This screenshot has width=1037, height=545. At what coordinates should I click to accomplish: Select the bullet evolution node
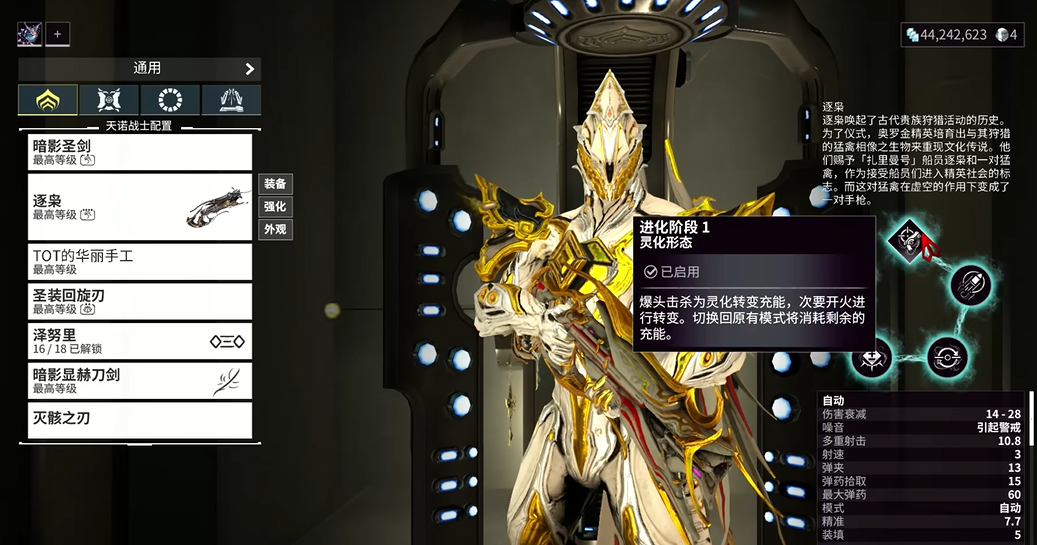click(969, 286)
